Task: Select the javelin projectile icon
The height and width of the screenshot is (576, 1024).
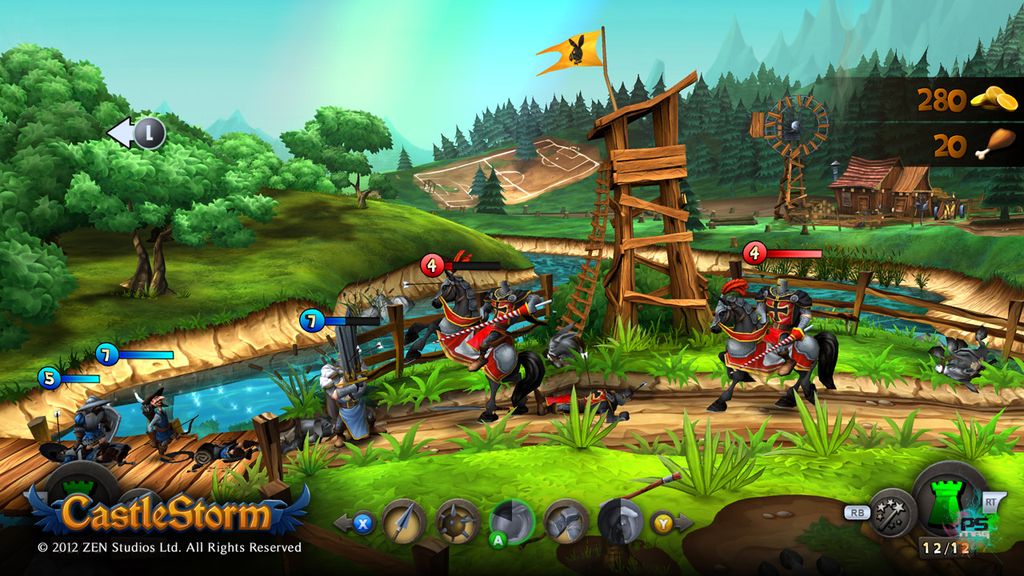Action: [x=403, y=520]
